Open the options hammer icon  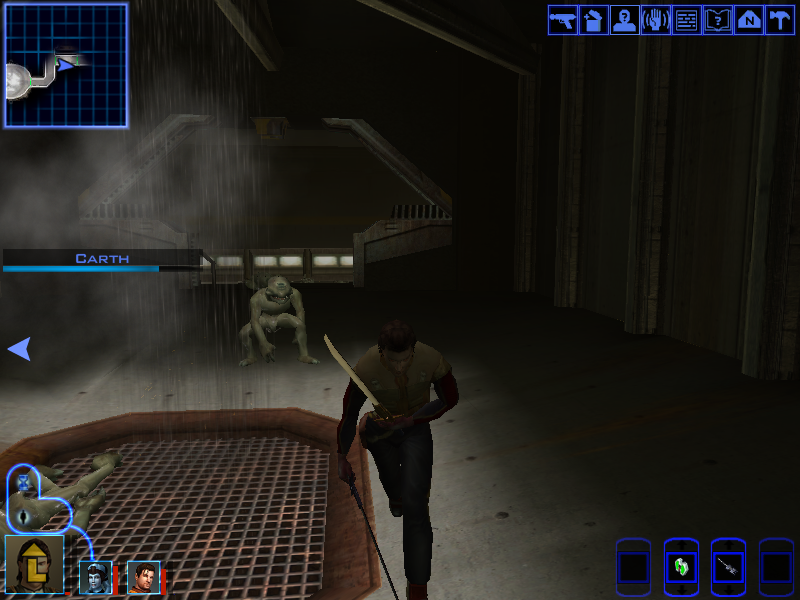click(x=779, y=20)
